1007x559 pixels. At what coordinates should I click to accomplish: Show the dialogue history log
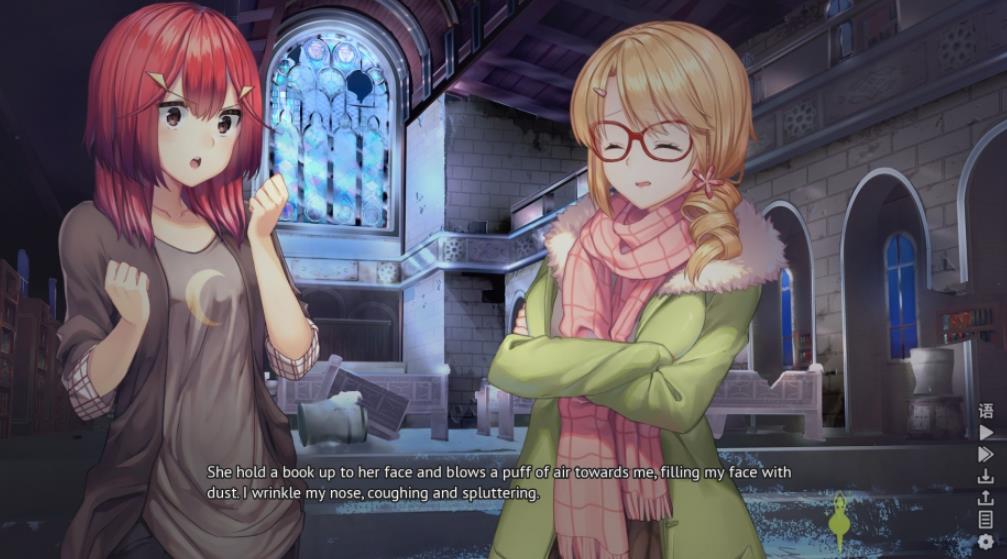tap(986, 519)
